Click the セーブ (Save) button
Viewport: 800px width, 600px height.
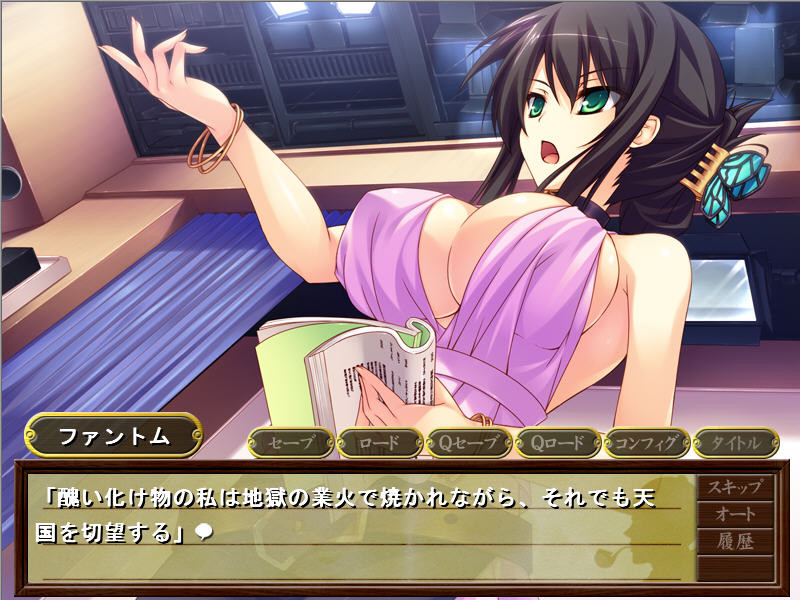291,442
